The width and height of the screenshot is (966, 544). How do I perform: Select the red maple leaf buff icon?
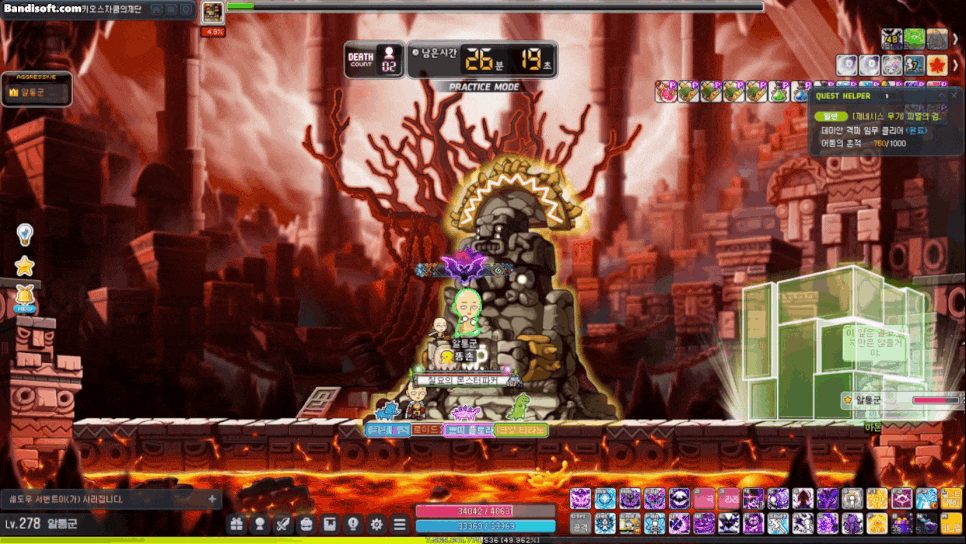tap(937, 65)
